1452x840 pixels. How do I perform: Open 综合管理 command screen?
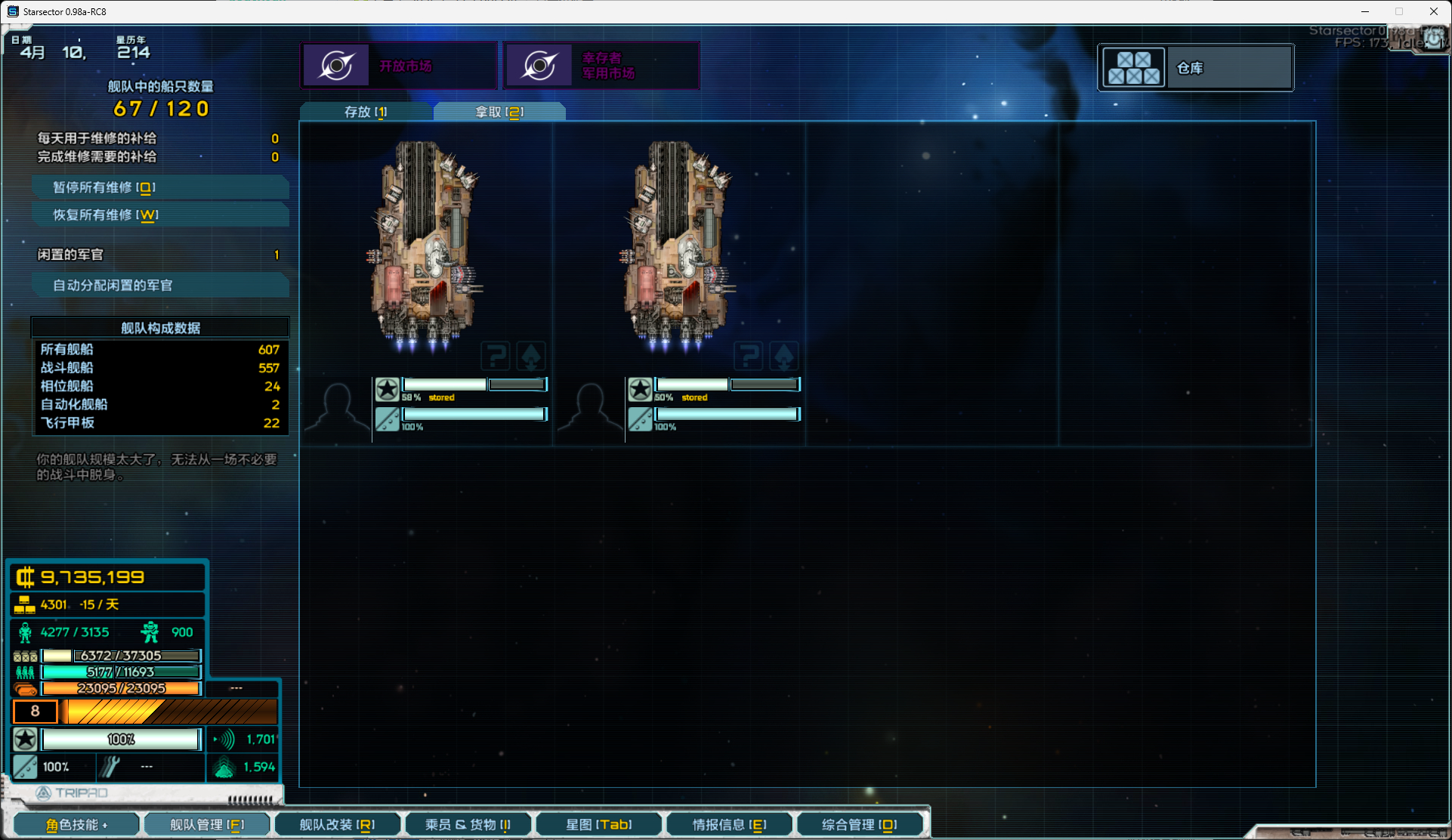[860, 825]
